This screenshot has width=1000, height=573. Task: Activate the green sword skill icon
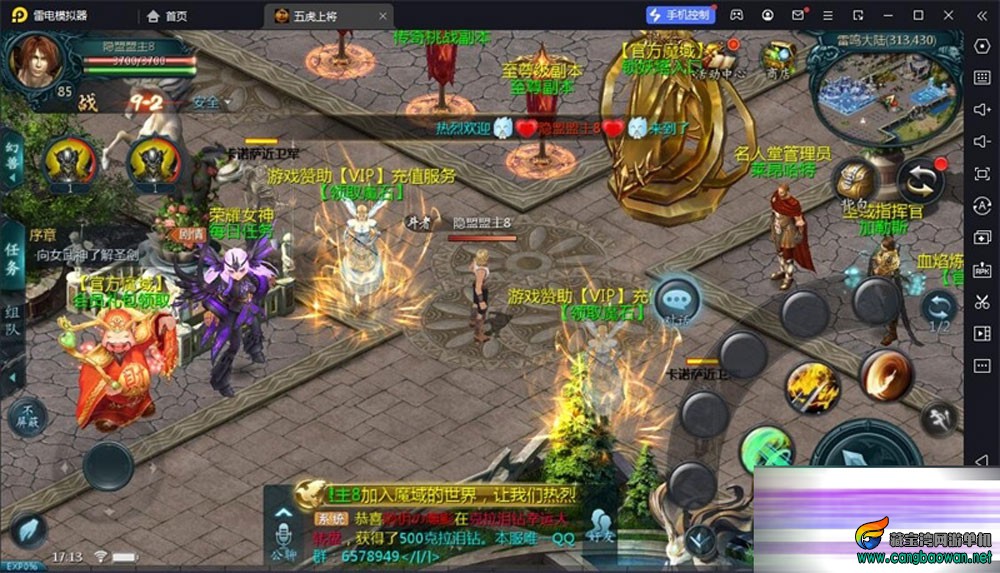pyautogui.click(x=766, y=447)
